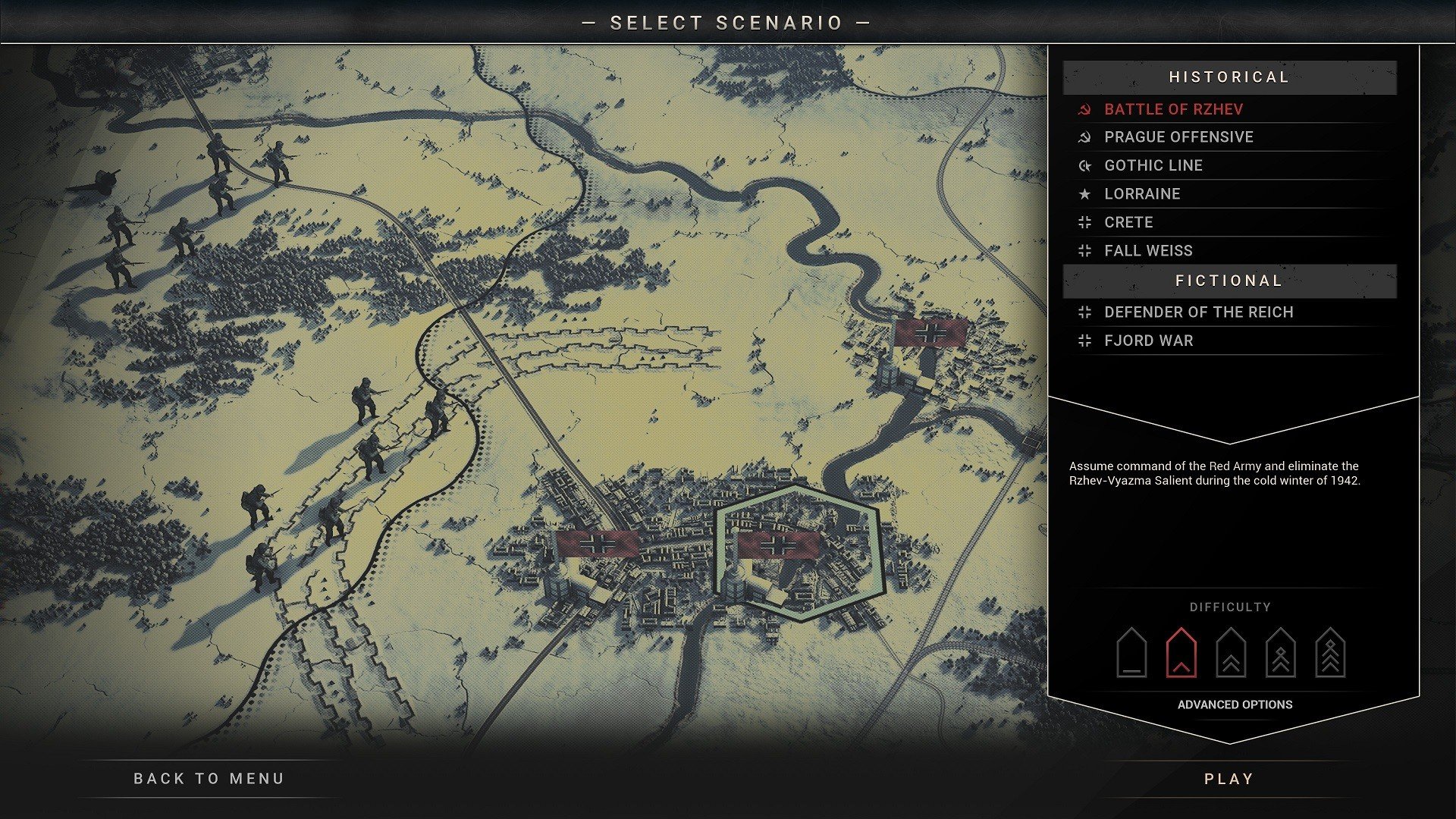
Task: Choose the Fjord War scenario
Action: (1148, 340)
